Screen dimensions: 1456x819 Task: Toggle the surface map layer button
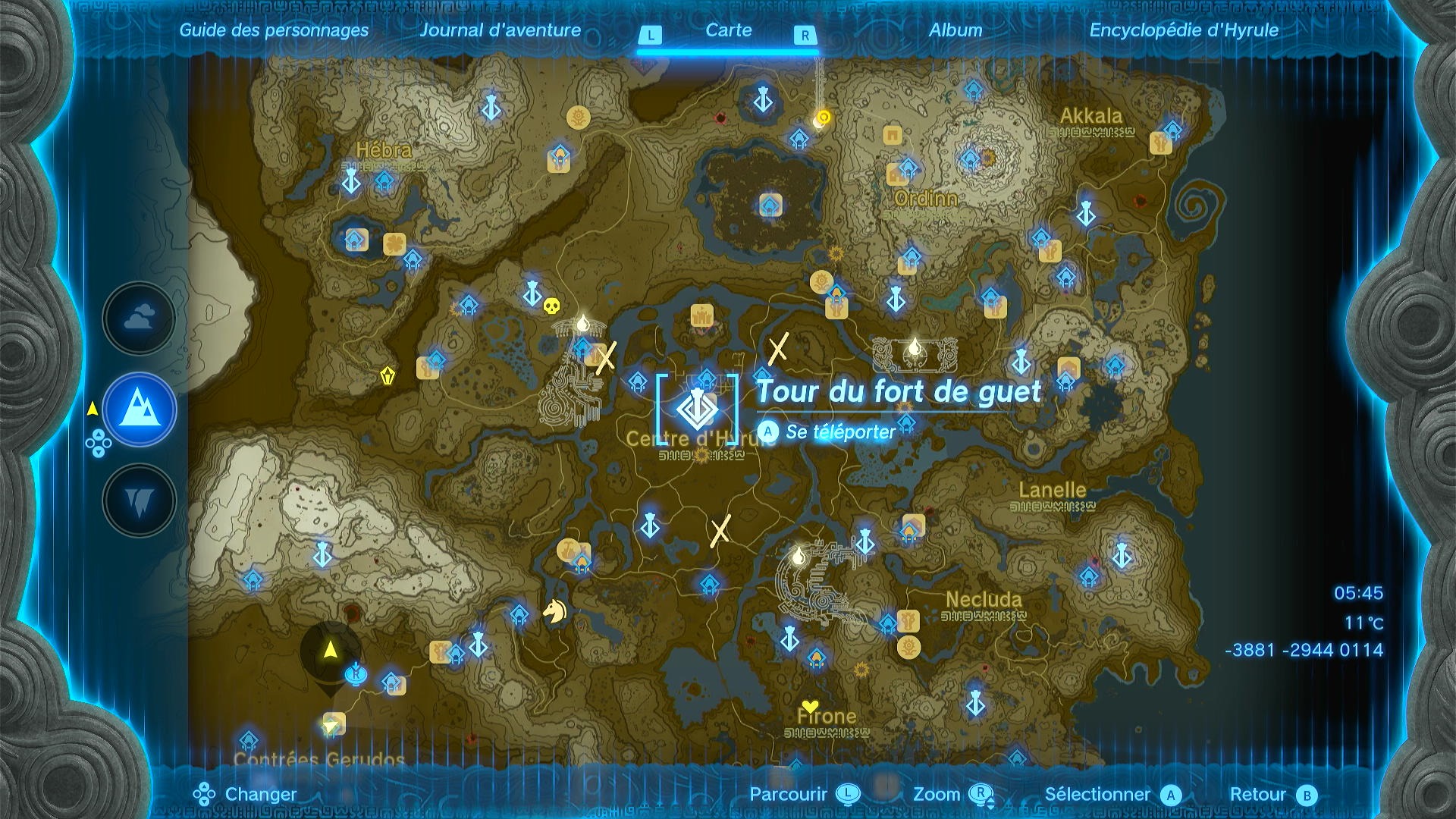click(139, 409)
